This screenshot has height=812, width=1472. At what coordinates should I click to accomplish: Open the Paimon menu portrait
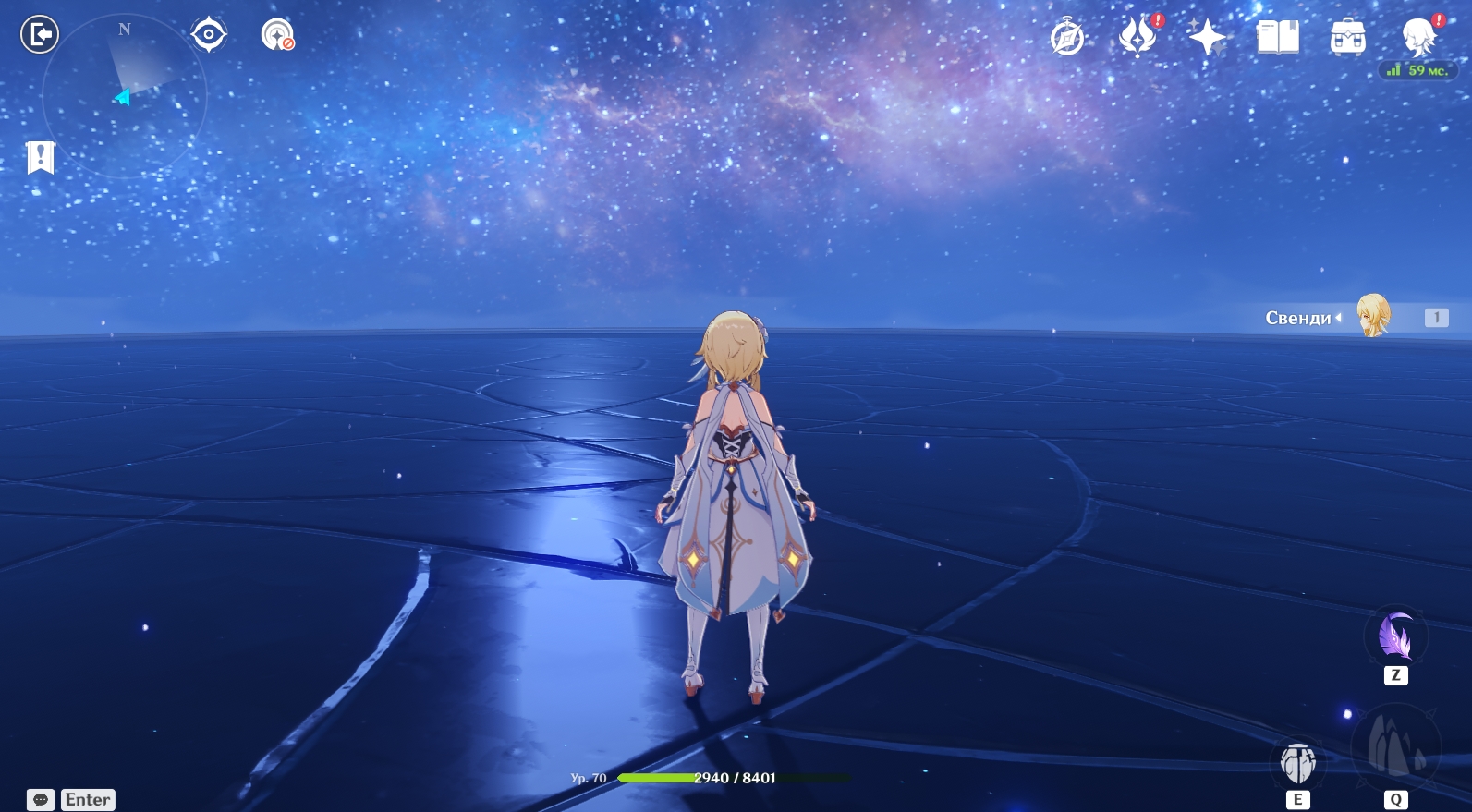coord(1418,38)
